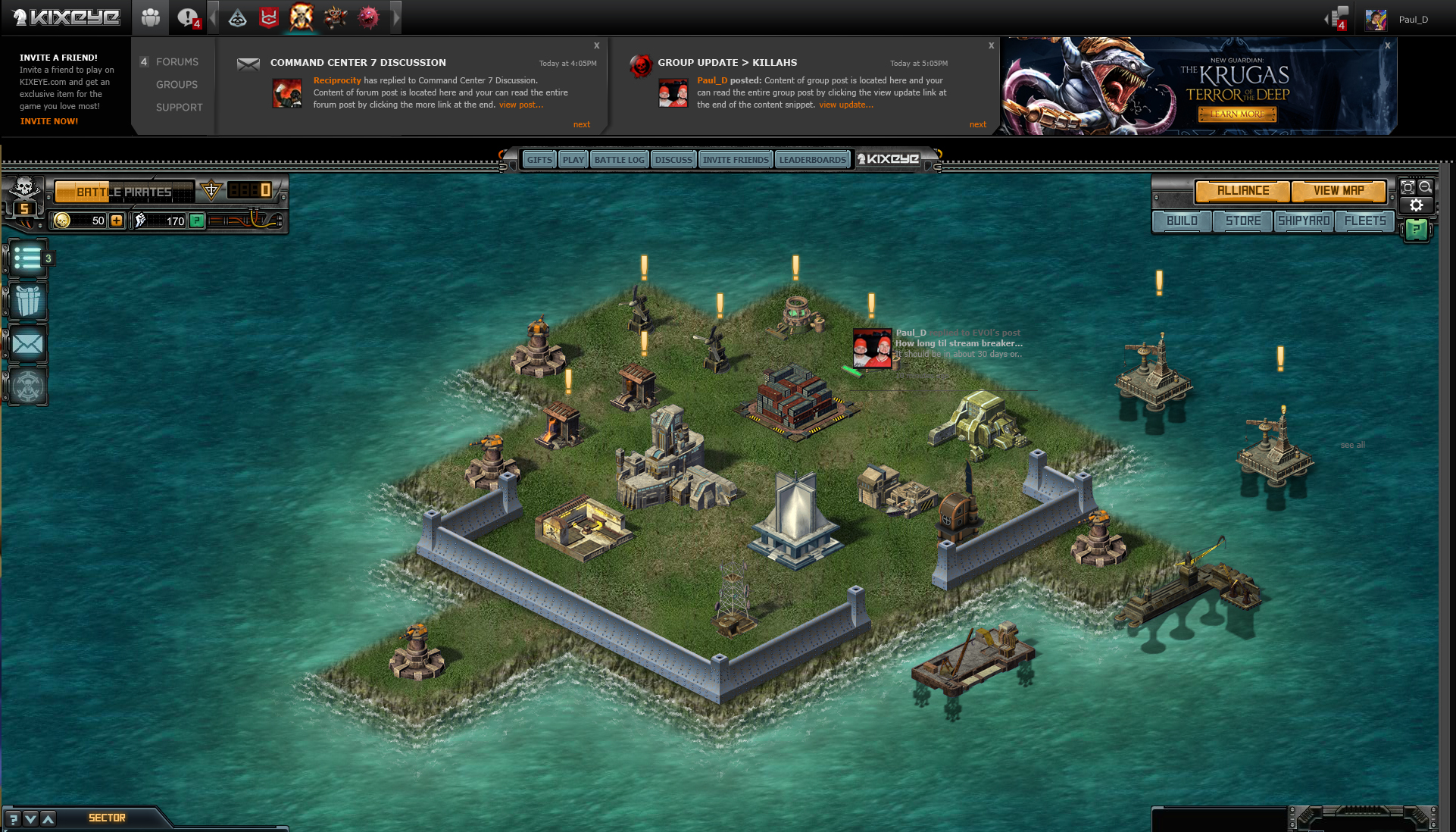This screenshot has width=1456, height=832.
Task: Open the mail envelope icon
Action: click(x=28, y=344)
